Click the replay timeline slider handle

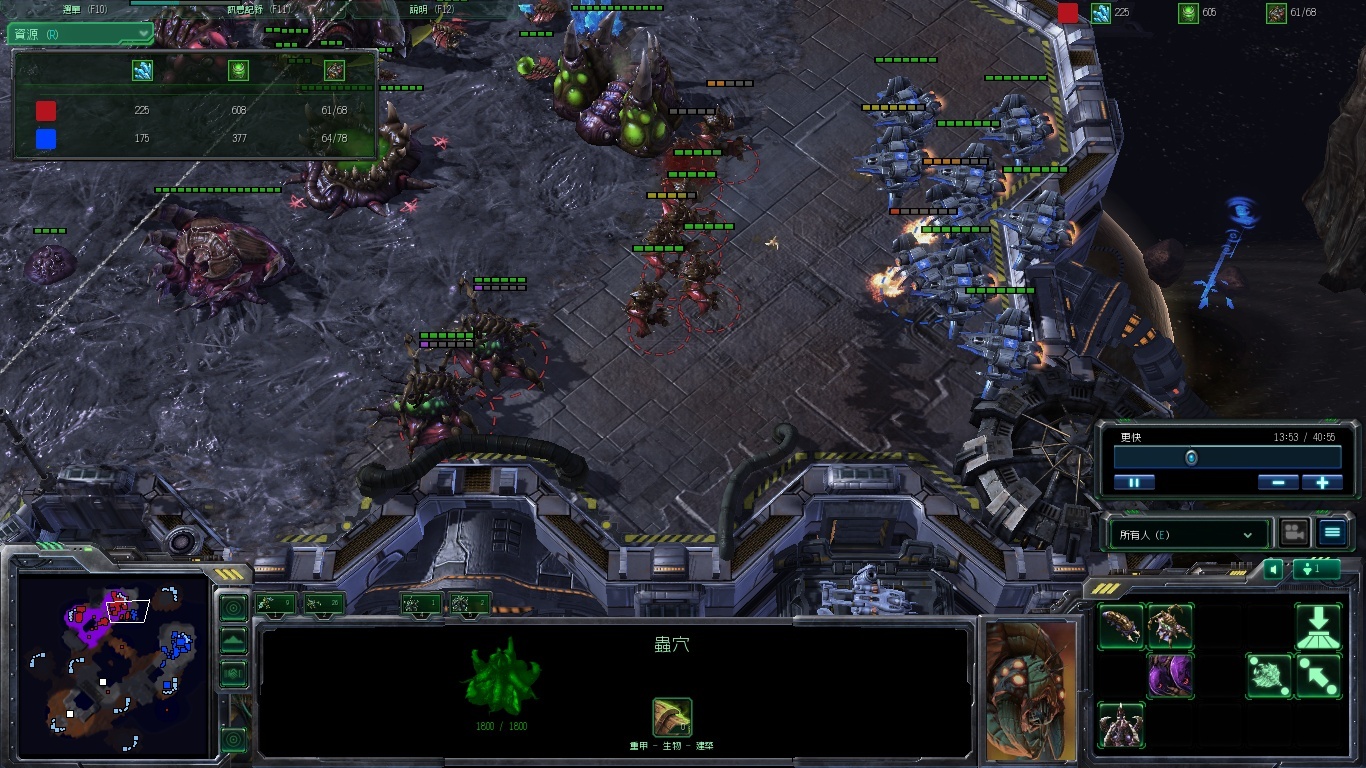point(1191,458)
